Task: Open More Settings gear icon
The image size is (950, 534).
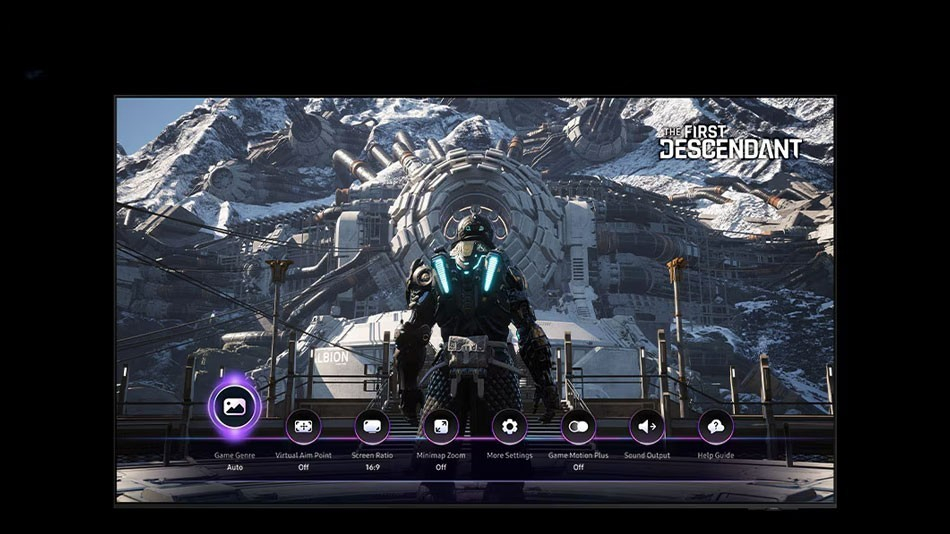Action: click(509, 426)
